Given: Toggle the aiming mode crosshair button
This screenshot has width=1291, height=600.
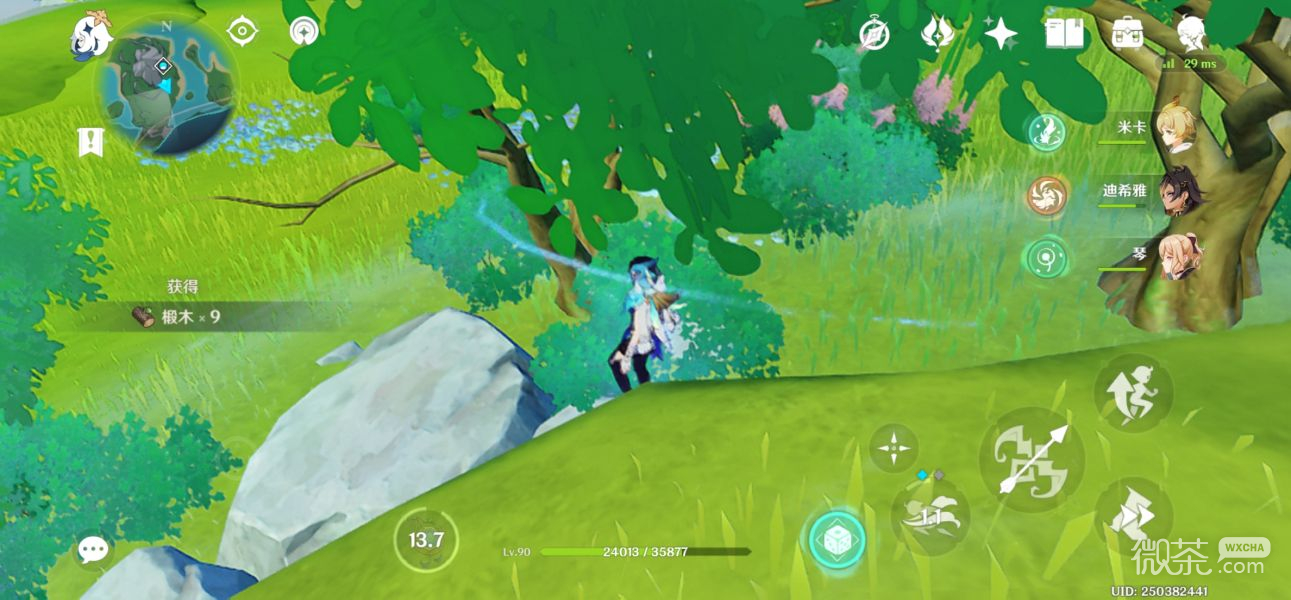Looking at the screenshot, I should [x=893, y=448].
